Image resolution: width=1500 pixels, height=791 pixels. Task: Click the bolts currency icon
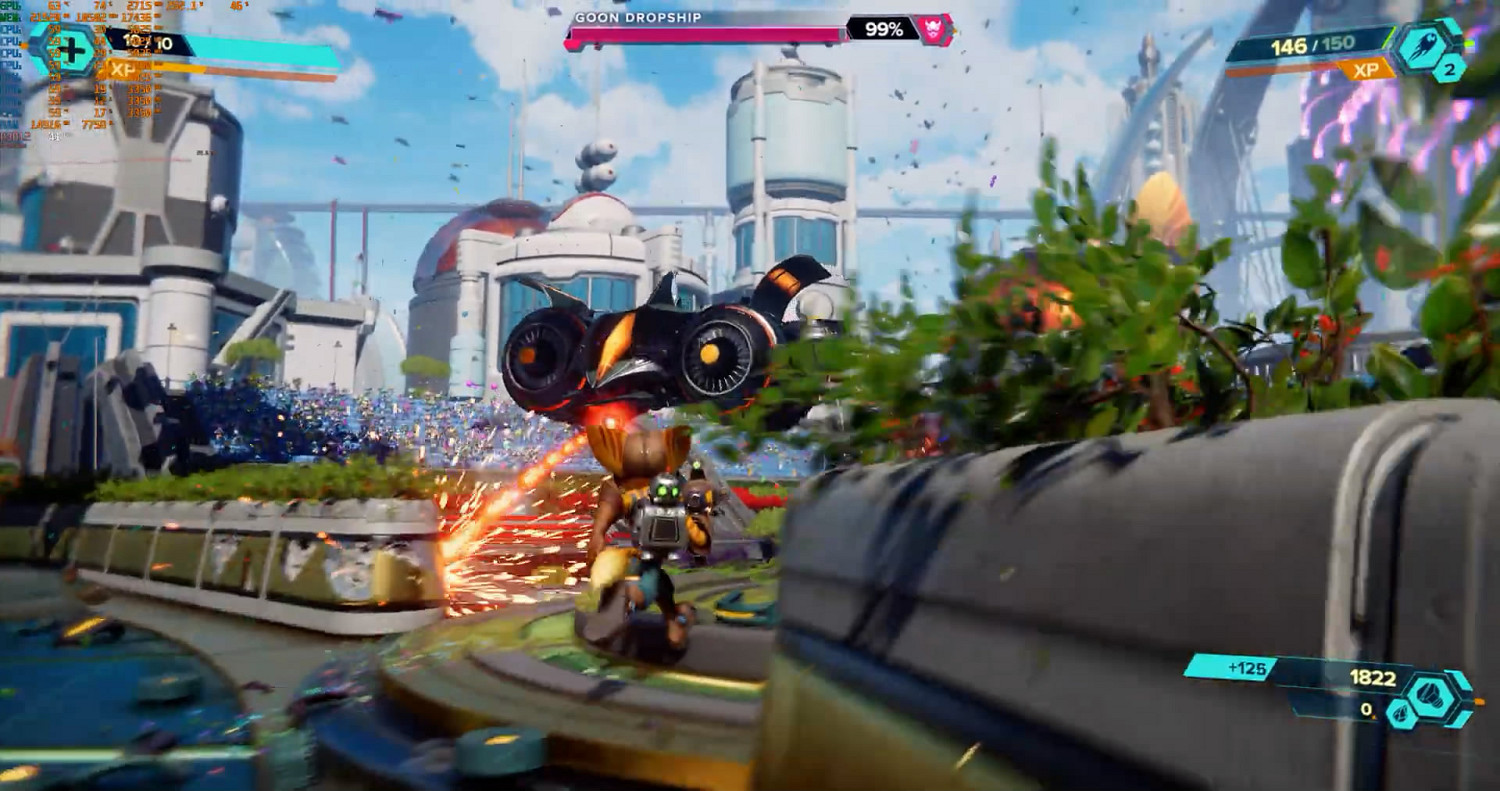1436,690
